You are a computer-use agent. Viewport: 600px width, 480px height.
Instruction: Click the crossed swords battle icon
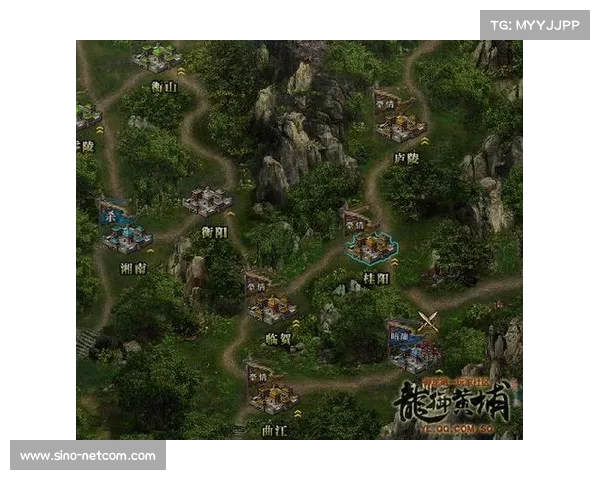(429, 322)
